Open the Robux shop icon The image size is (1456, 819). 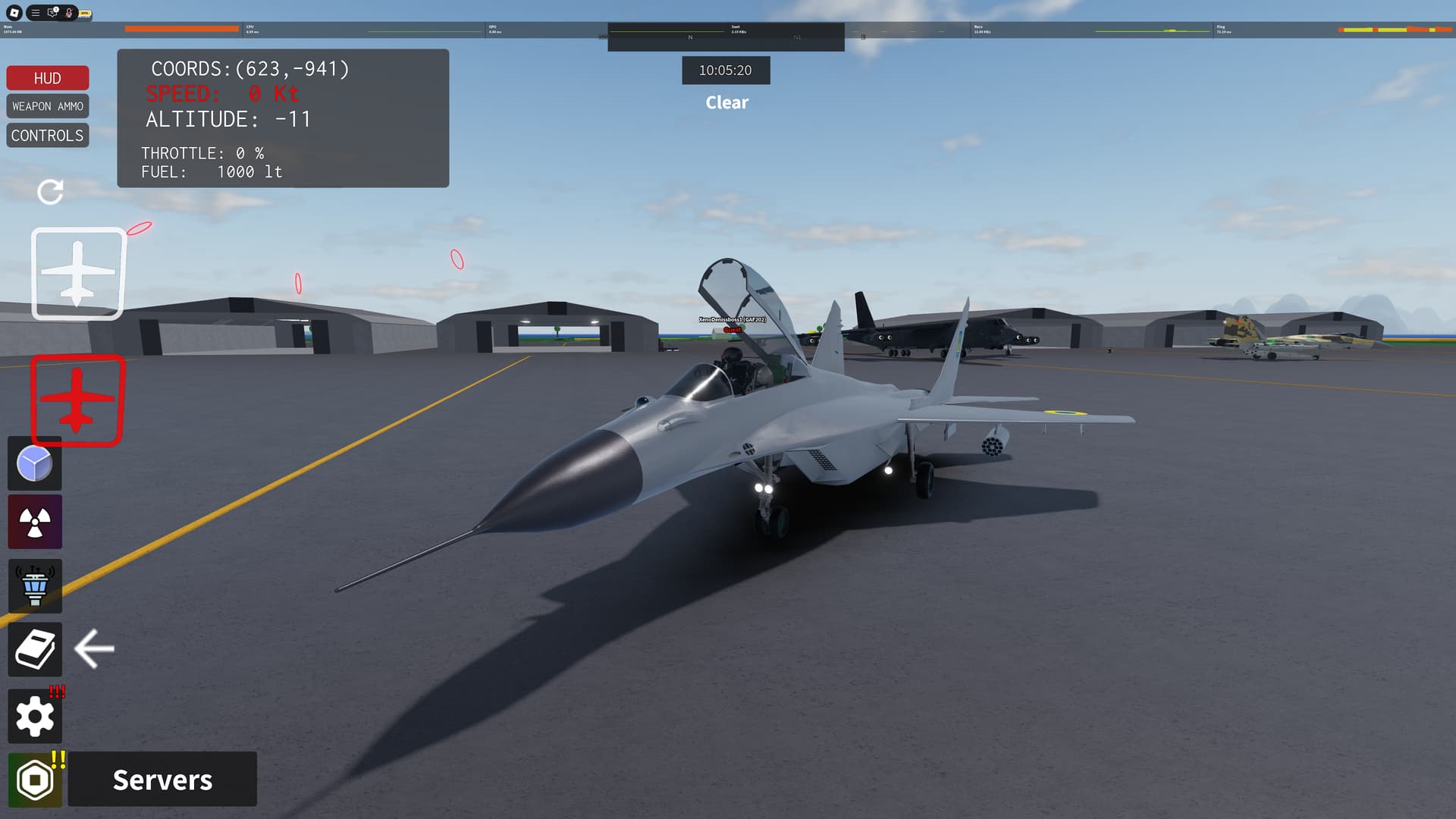coord(35,780)
